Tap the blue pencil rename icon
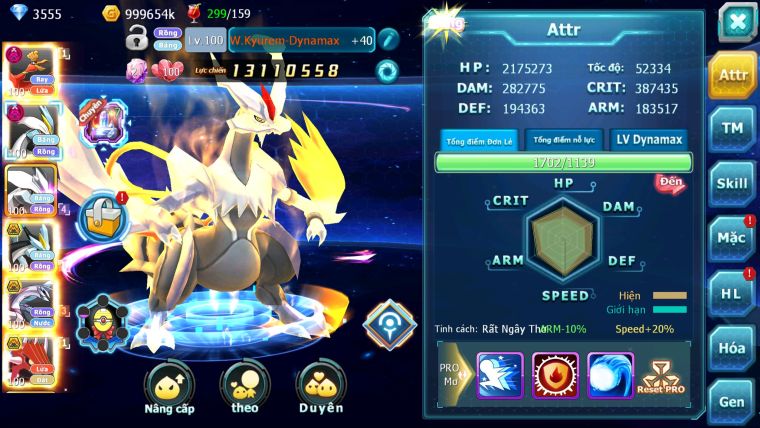The width and height of the screenshot is (760, 428). point(389,40)
